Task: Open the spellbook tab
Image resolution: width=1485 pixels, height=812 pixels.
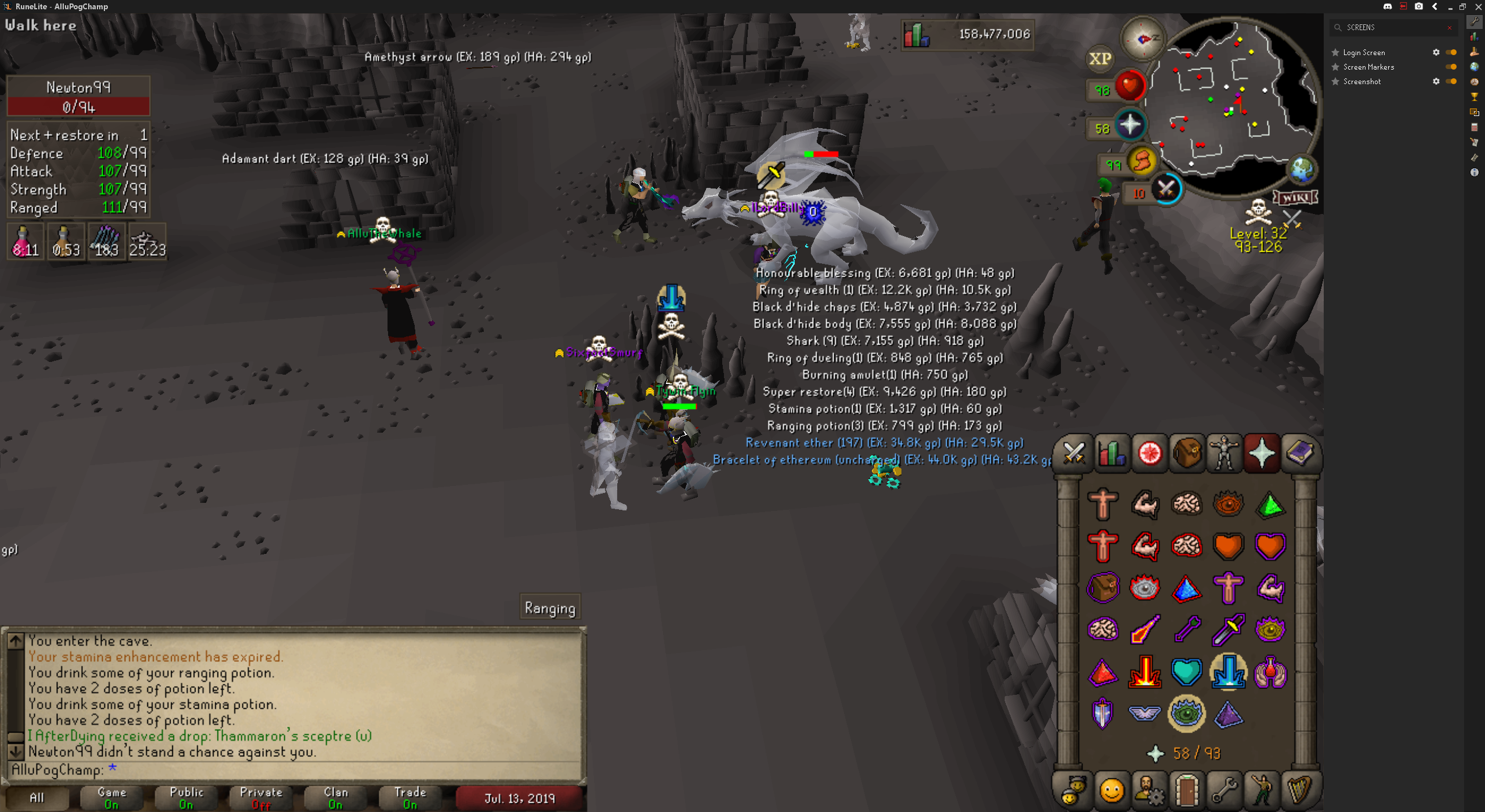Action: (x=1299, y=453)
